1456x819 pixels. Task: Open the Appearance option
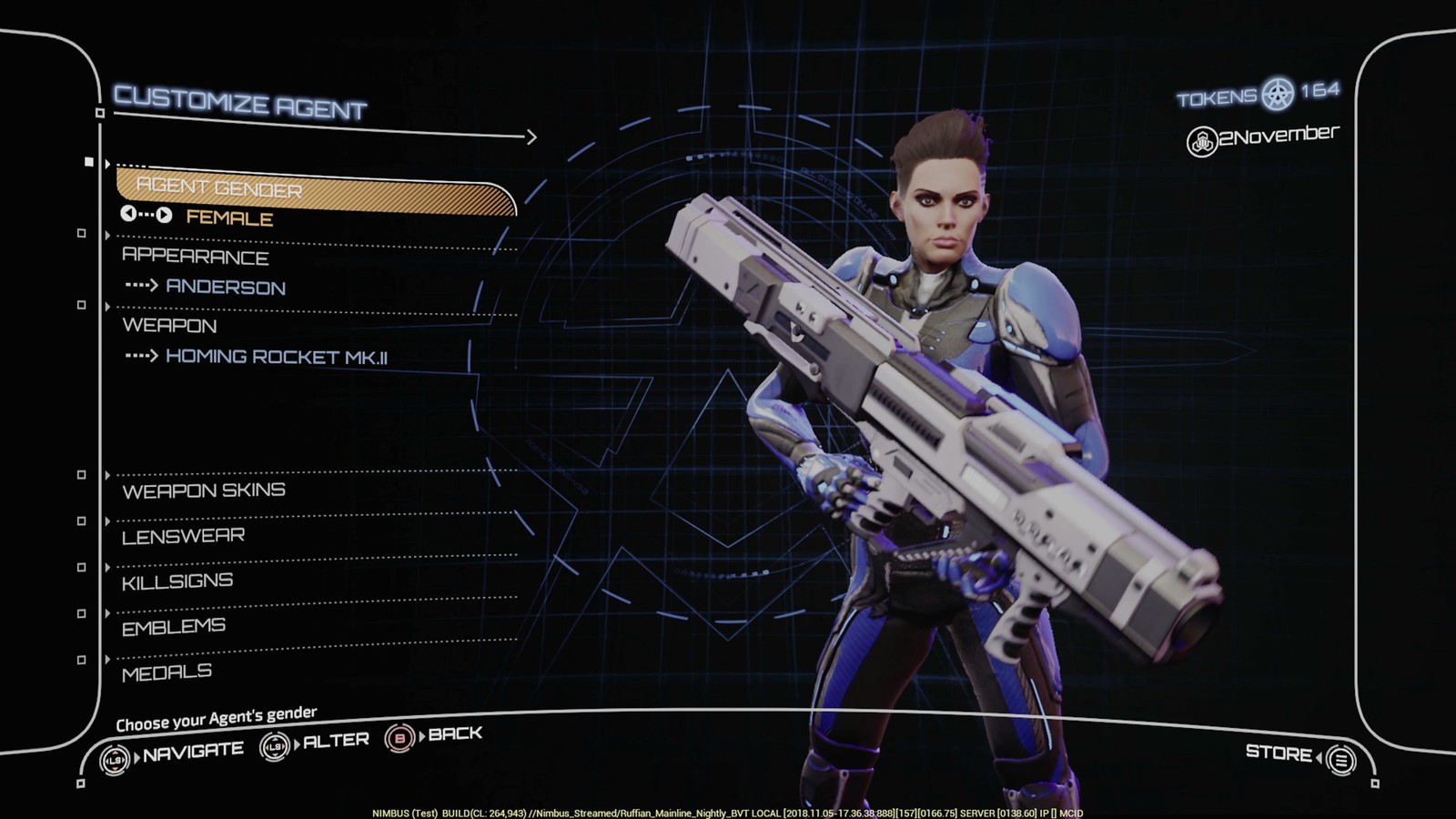(x=195, y=256)
